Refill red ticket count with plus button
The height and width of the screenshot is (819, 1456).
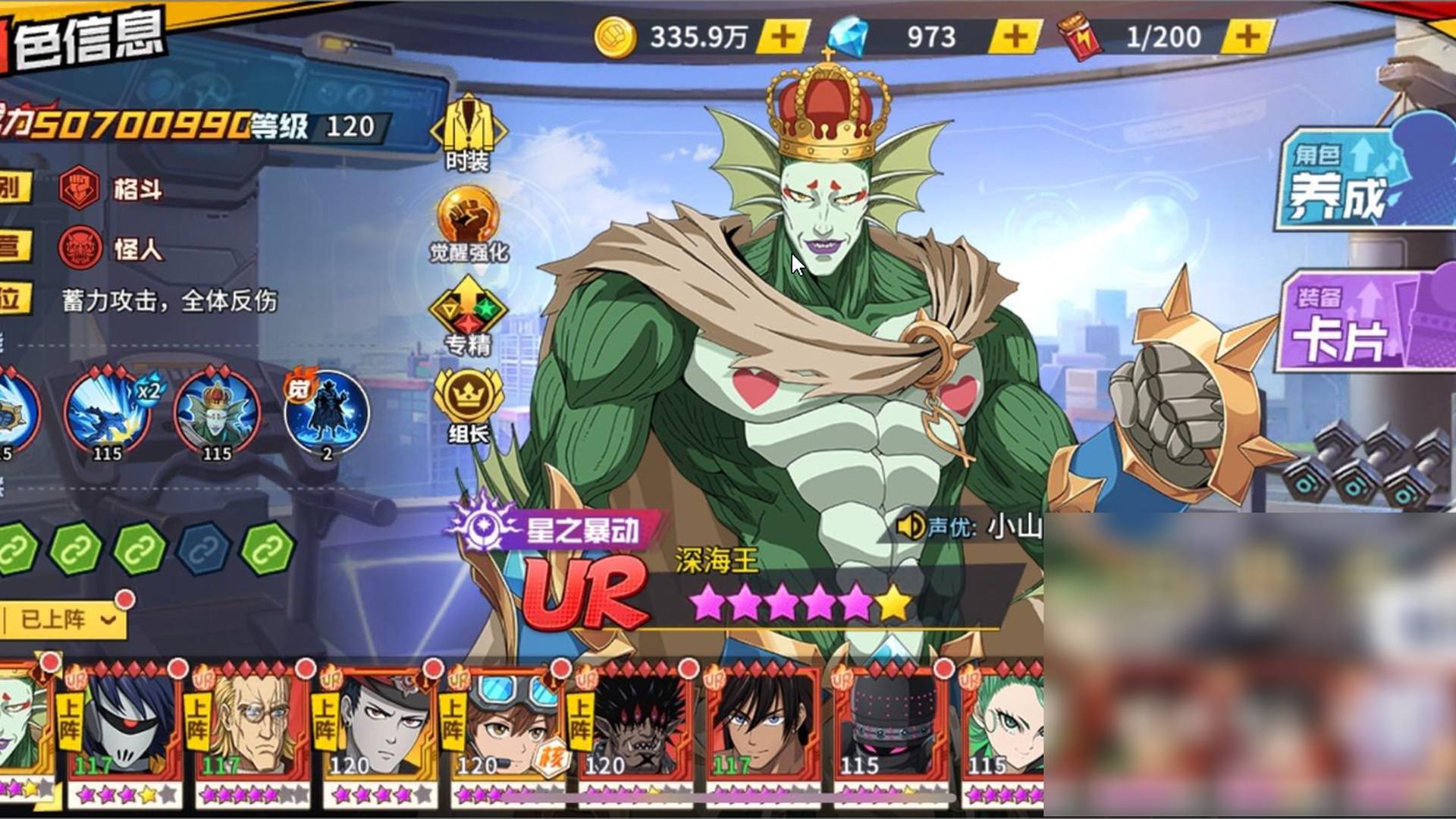(1247, 36)
